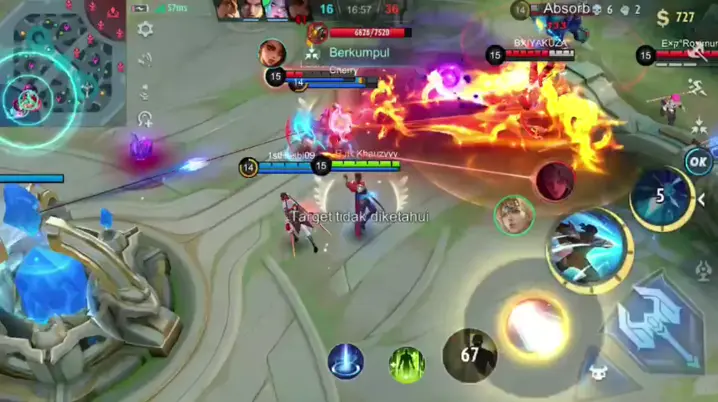Select the skill with 5 second cooldown
Screen dimensions: 718x402
(660, 197)
